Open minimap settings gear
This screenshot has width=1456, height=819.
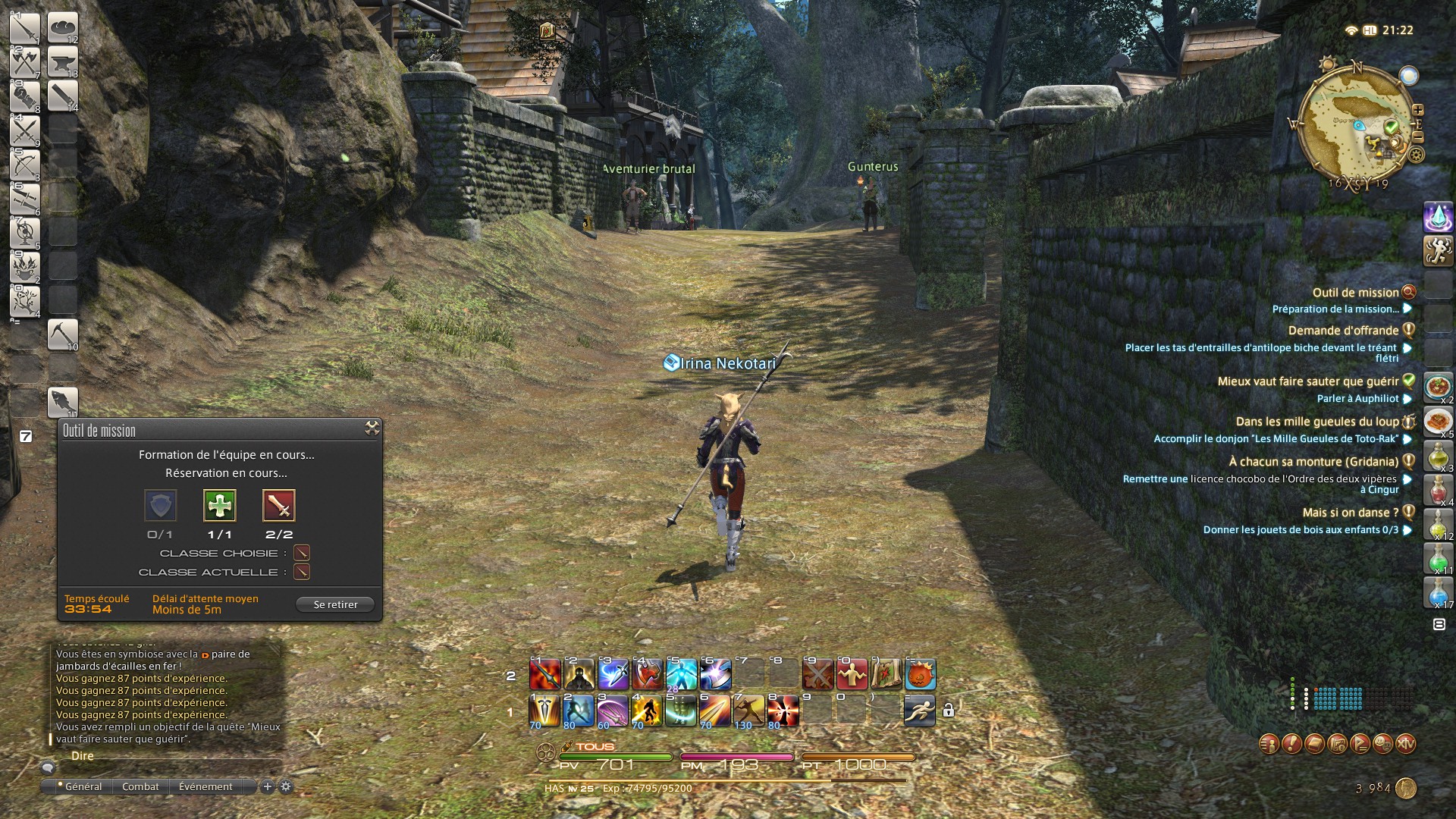point(1416,155)
